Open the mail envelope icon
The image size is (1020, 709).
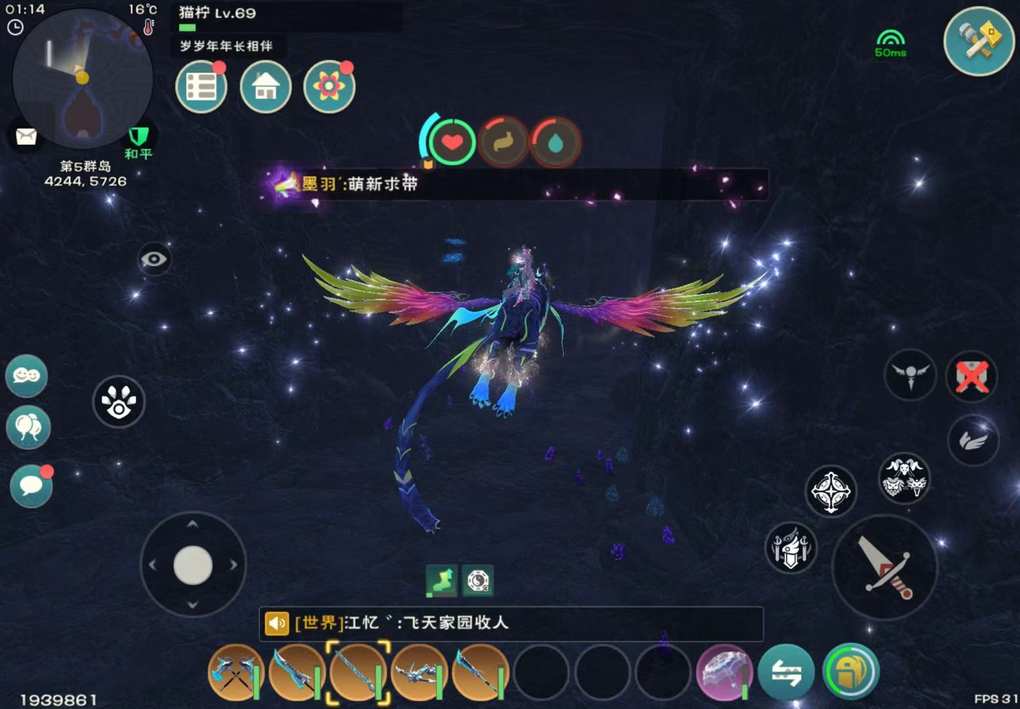(x=26, y=135)
